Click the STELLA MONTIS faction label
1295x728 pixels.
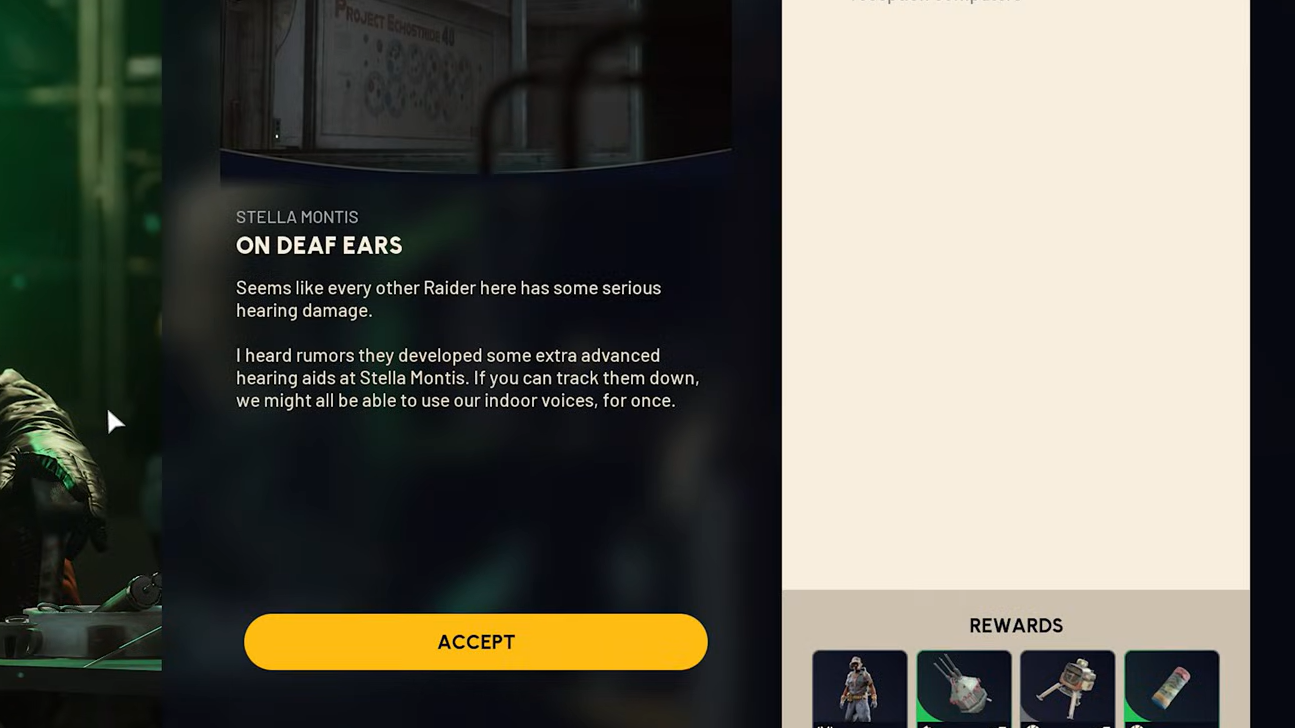pyautogui.click(x=297, y=217)
